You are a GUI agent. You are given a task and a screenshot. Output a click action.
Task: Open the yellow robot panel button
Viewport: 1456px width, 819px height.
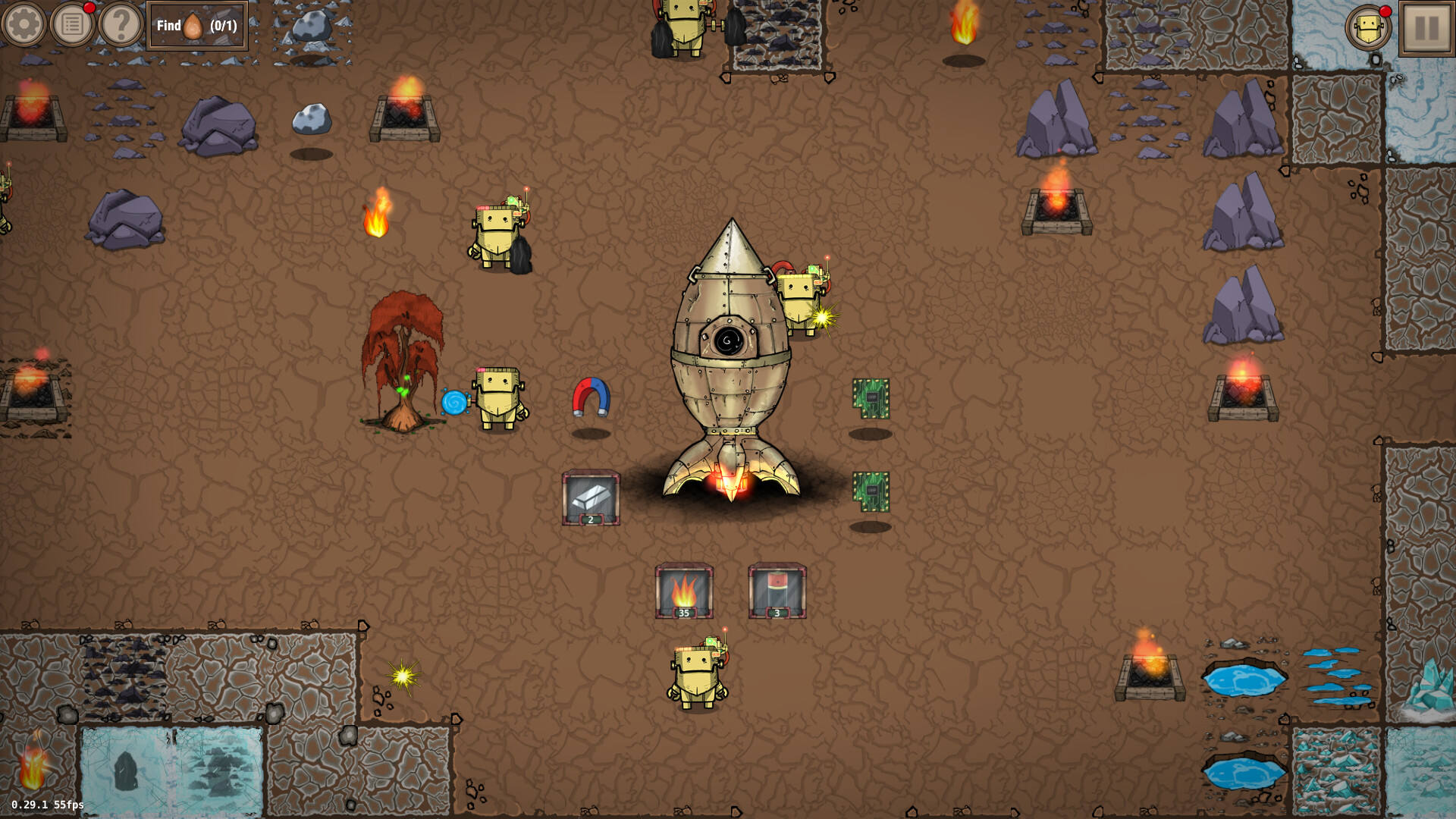[1368, 29]
